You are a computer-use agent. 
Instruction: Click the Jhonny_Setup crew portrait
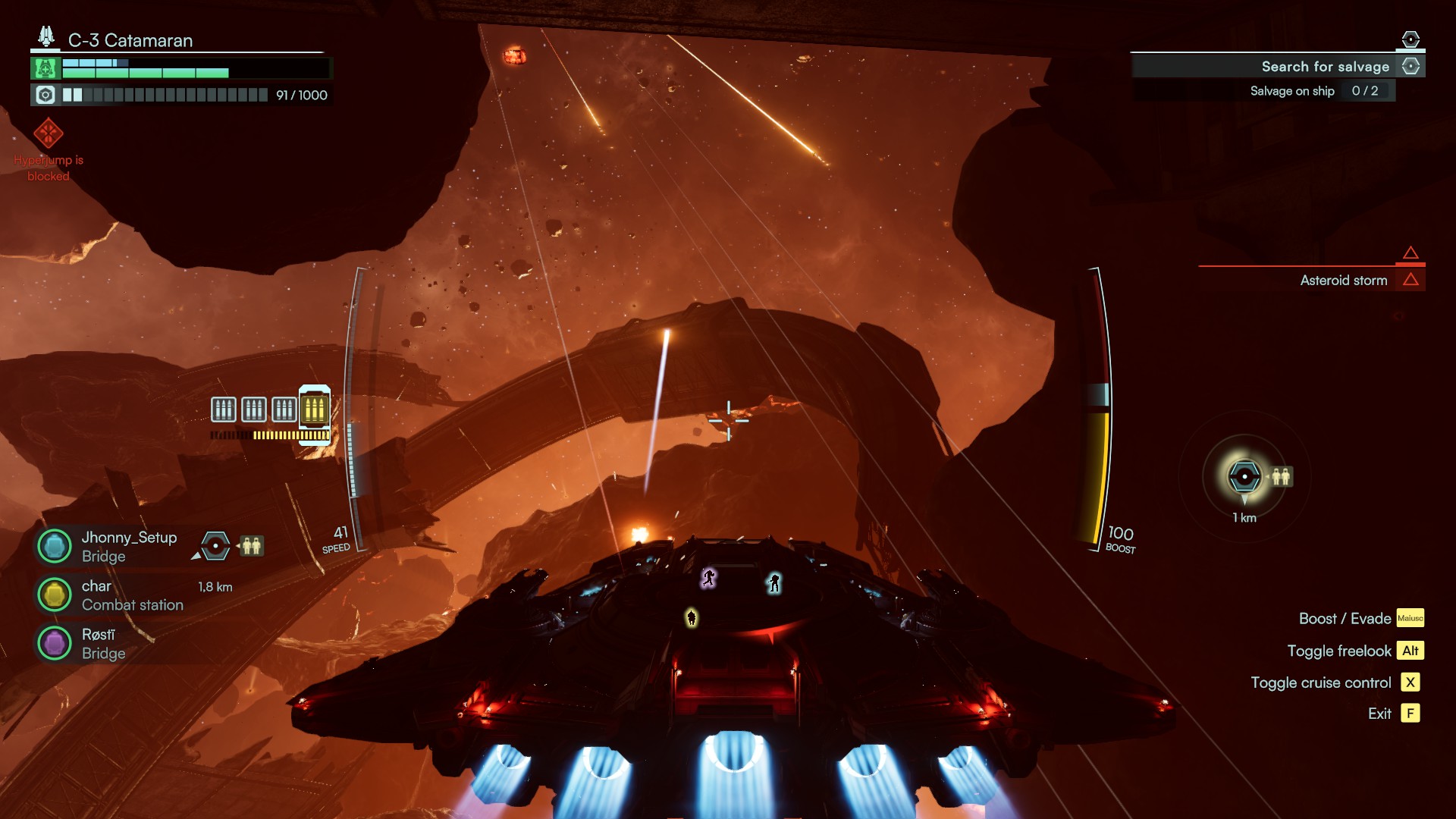55,546
